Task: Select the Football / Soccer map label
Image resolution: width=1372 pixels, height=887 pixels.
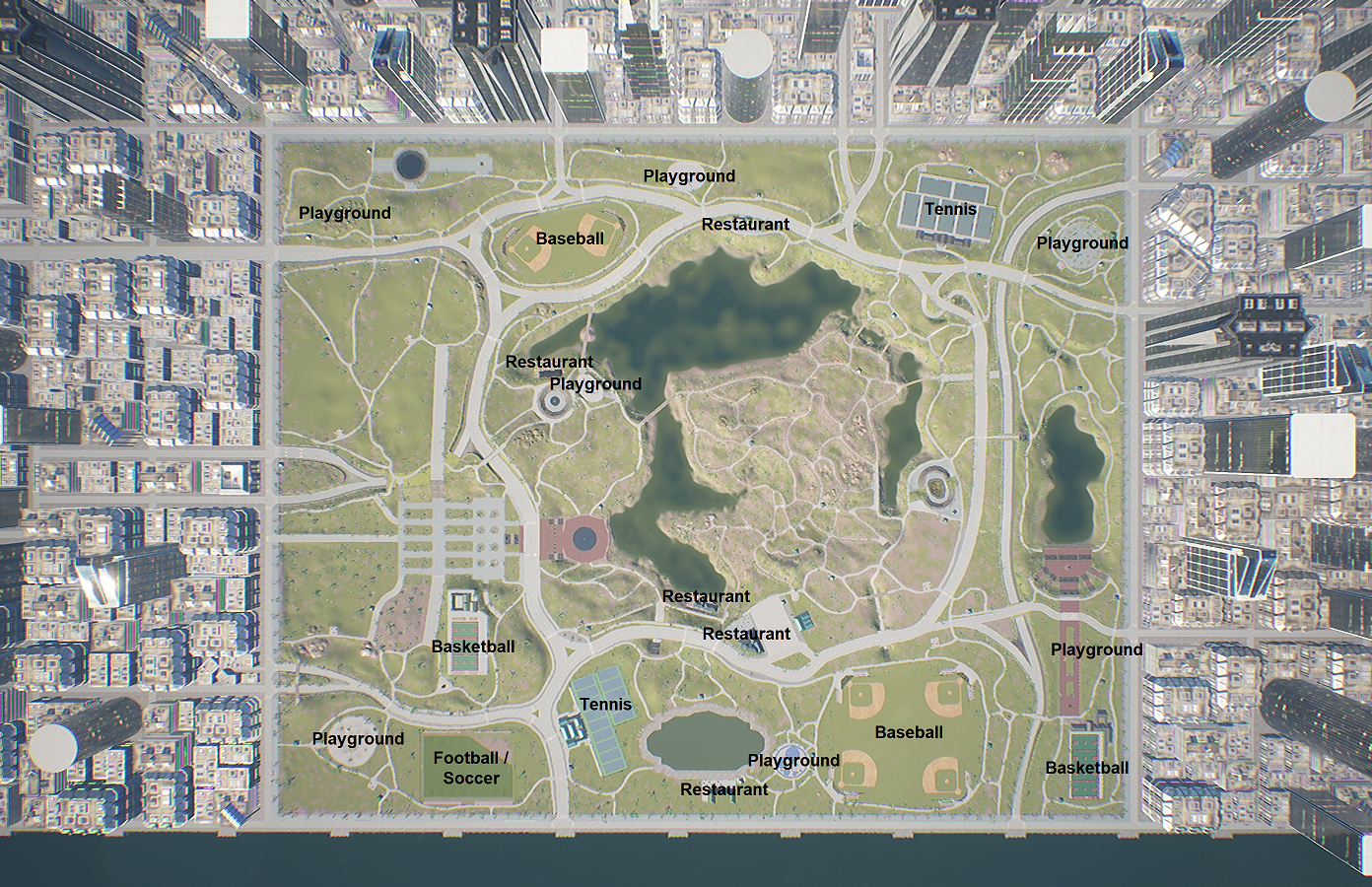Action: 471,768
